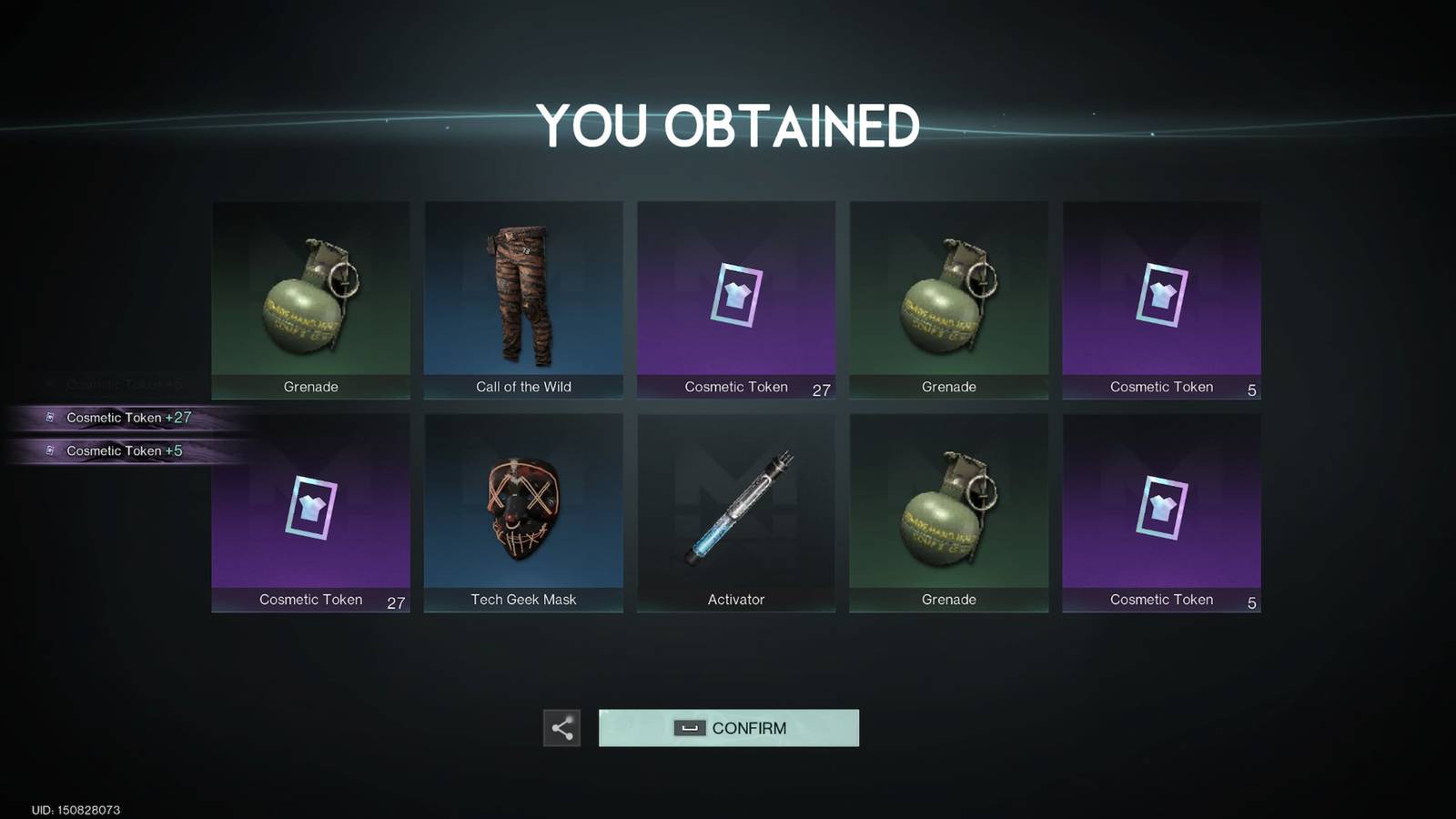The height and width of the screenshot is (819, 1456).
Task: Click the token icon in the +27 notification
Action: [x=52, y=418]
